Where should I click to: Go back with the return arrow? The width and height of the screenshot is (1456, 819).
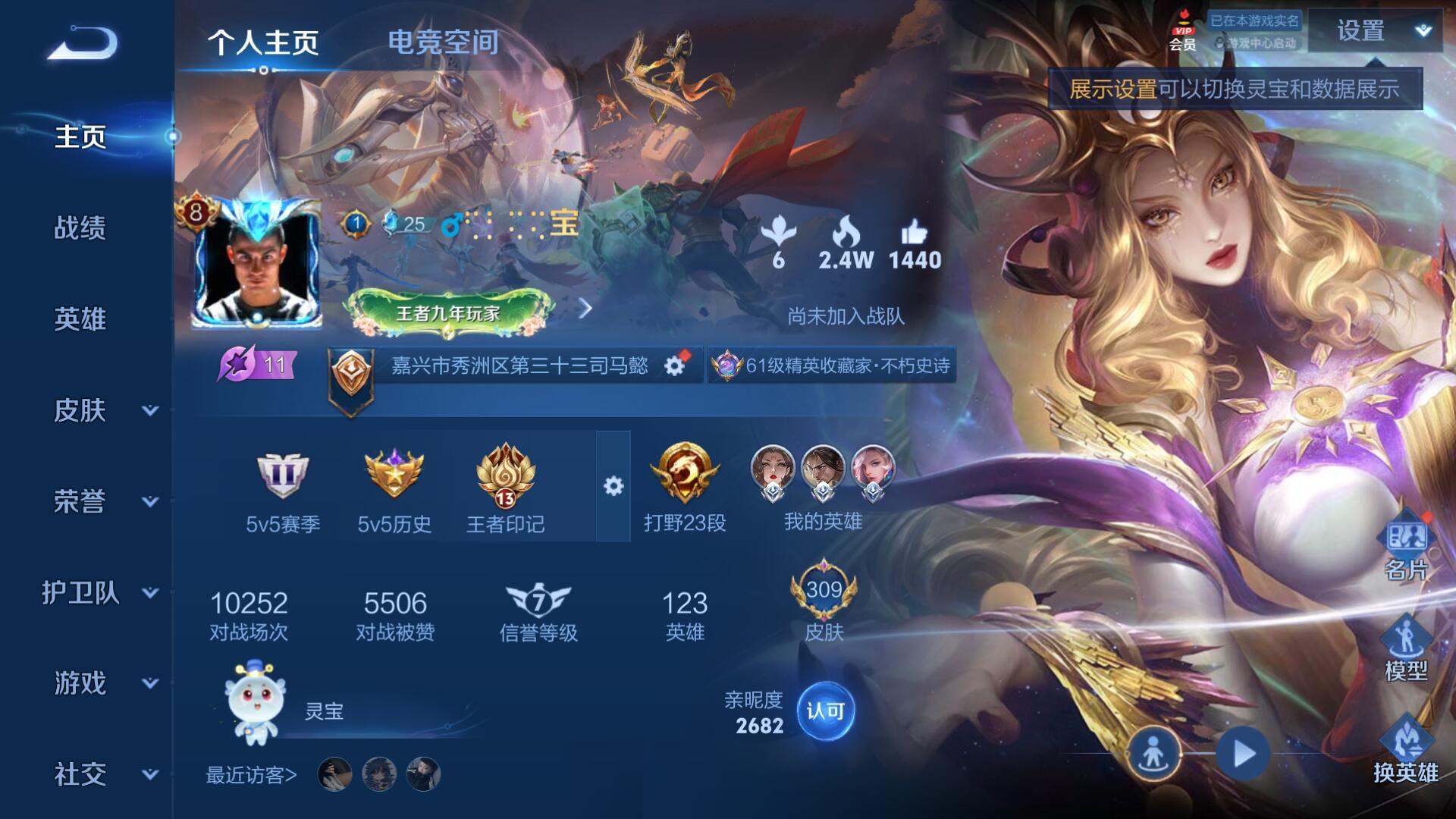[x=83, y=44]
